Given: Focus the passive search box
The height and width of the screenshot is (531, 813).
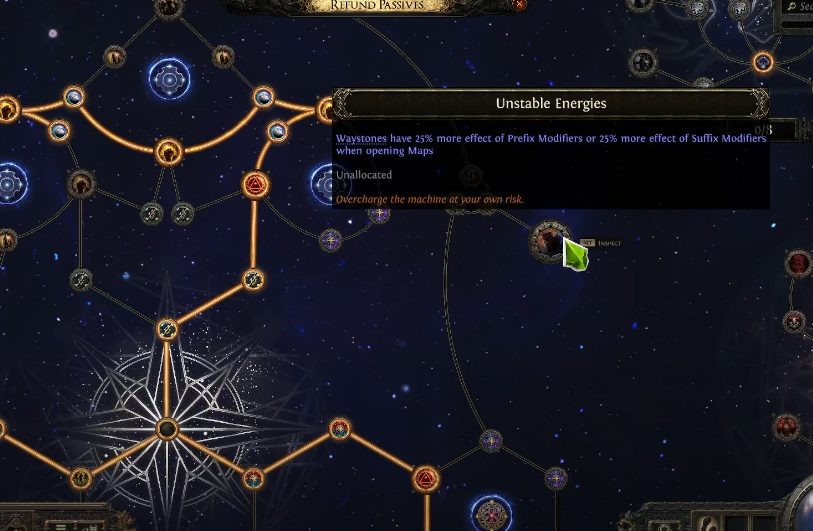Looking at the screenshot, I should [x=799, y=6].
